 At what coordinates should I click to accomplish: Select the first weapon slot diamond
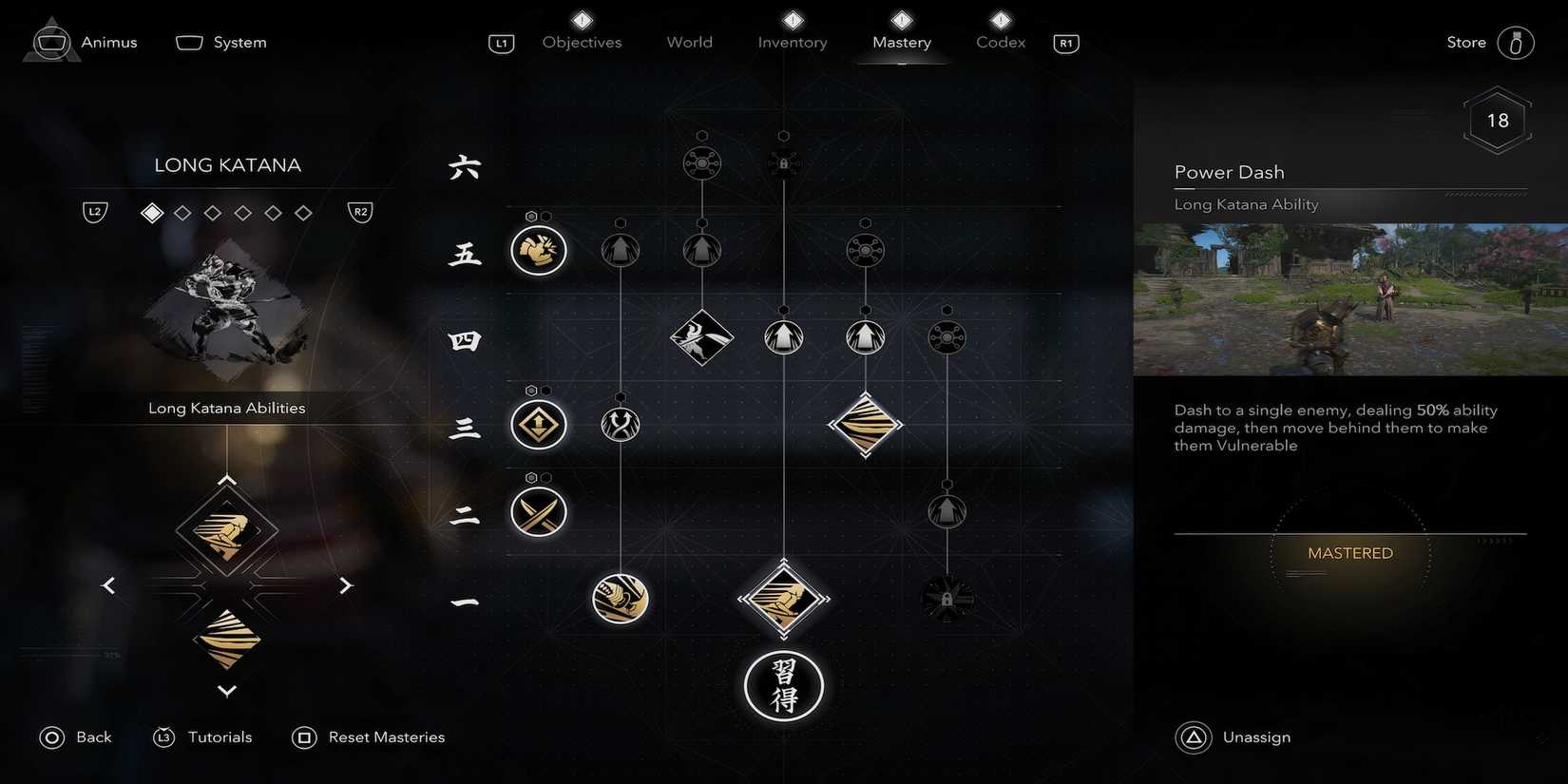coord(151,212)
